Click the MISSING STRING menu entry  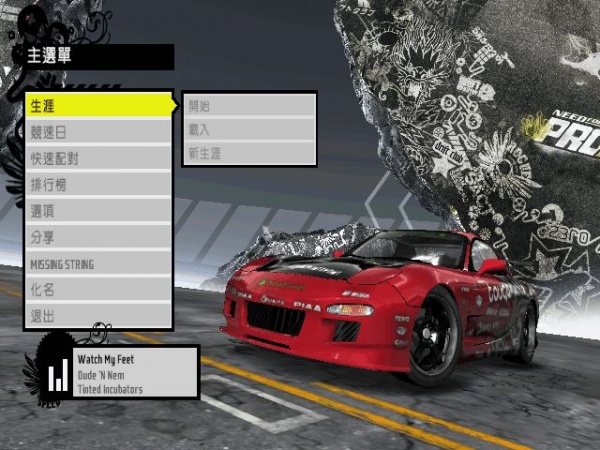click(x=98, y=264)
